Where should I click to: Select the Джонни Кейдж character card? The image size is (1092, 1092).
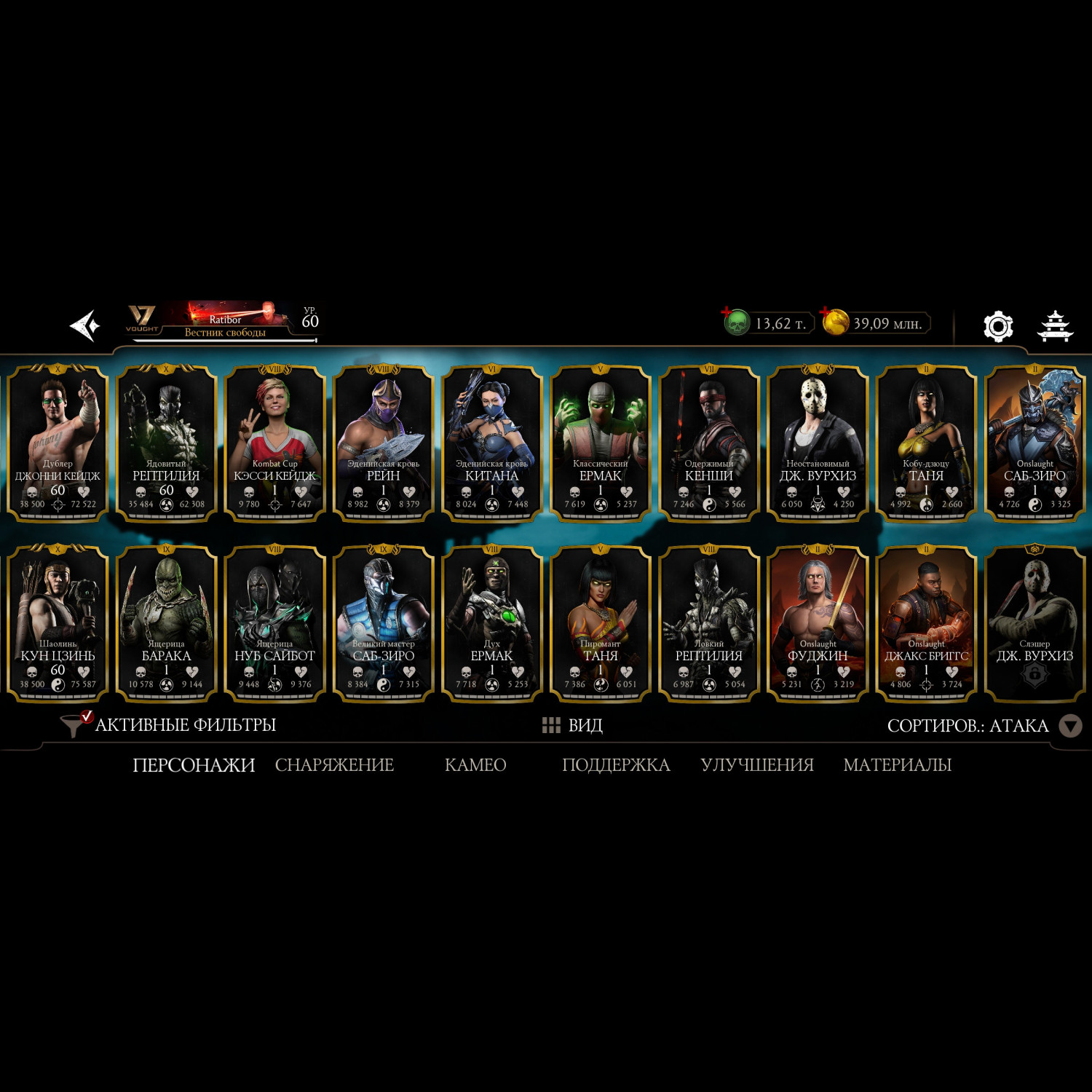(58, 443)
